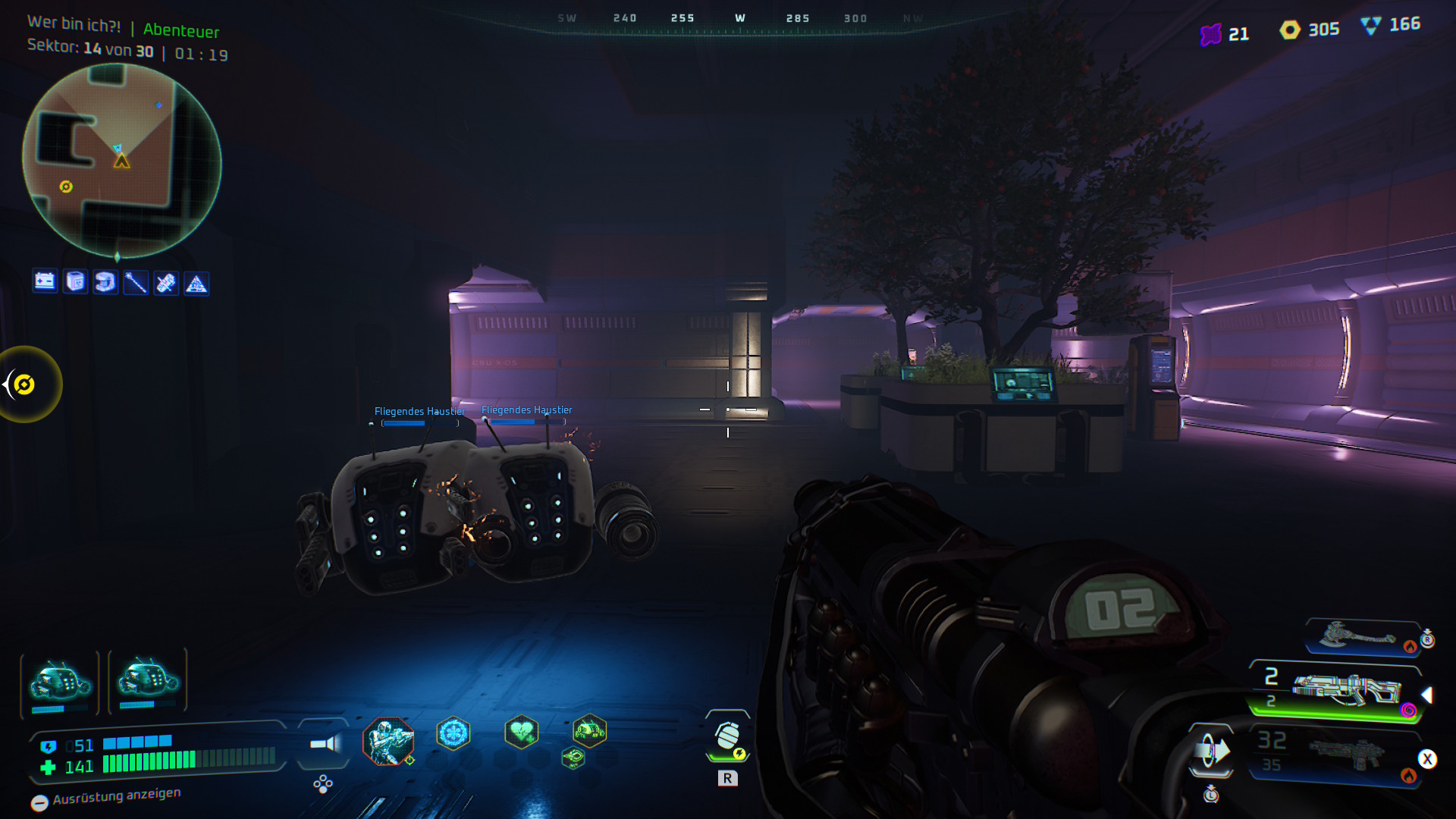Viewport: 1456px width, 819px height.
Task: Show equipment via Ausrüstung anzeigen
Action: (x=106, y=798)
